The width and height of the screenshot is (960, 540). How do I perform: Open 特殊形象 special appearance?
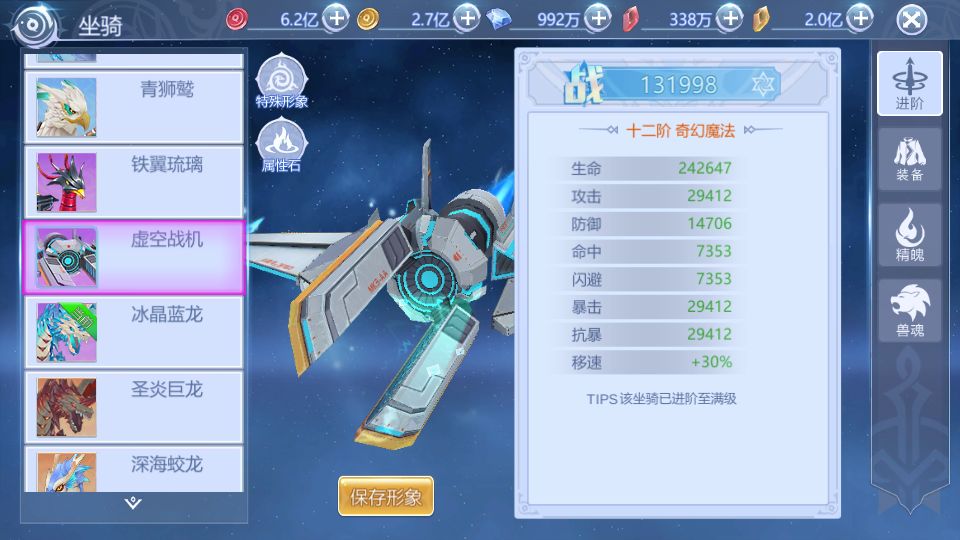pyautogui.click(x=281, y=81)
